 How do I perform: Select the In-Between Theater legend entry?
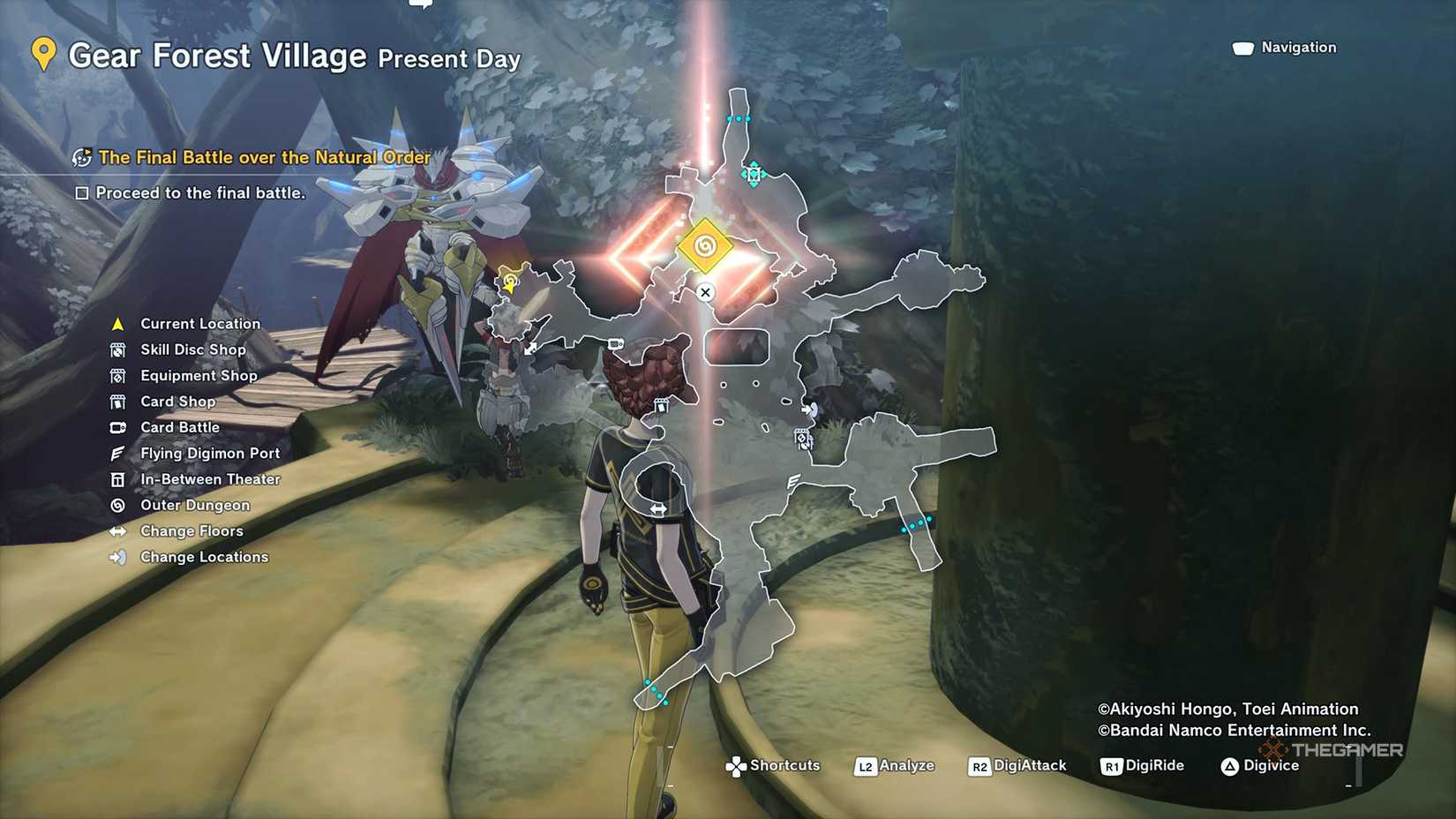click(209, 479)
